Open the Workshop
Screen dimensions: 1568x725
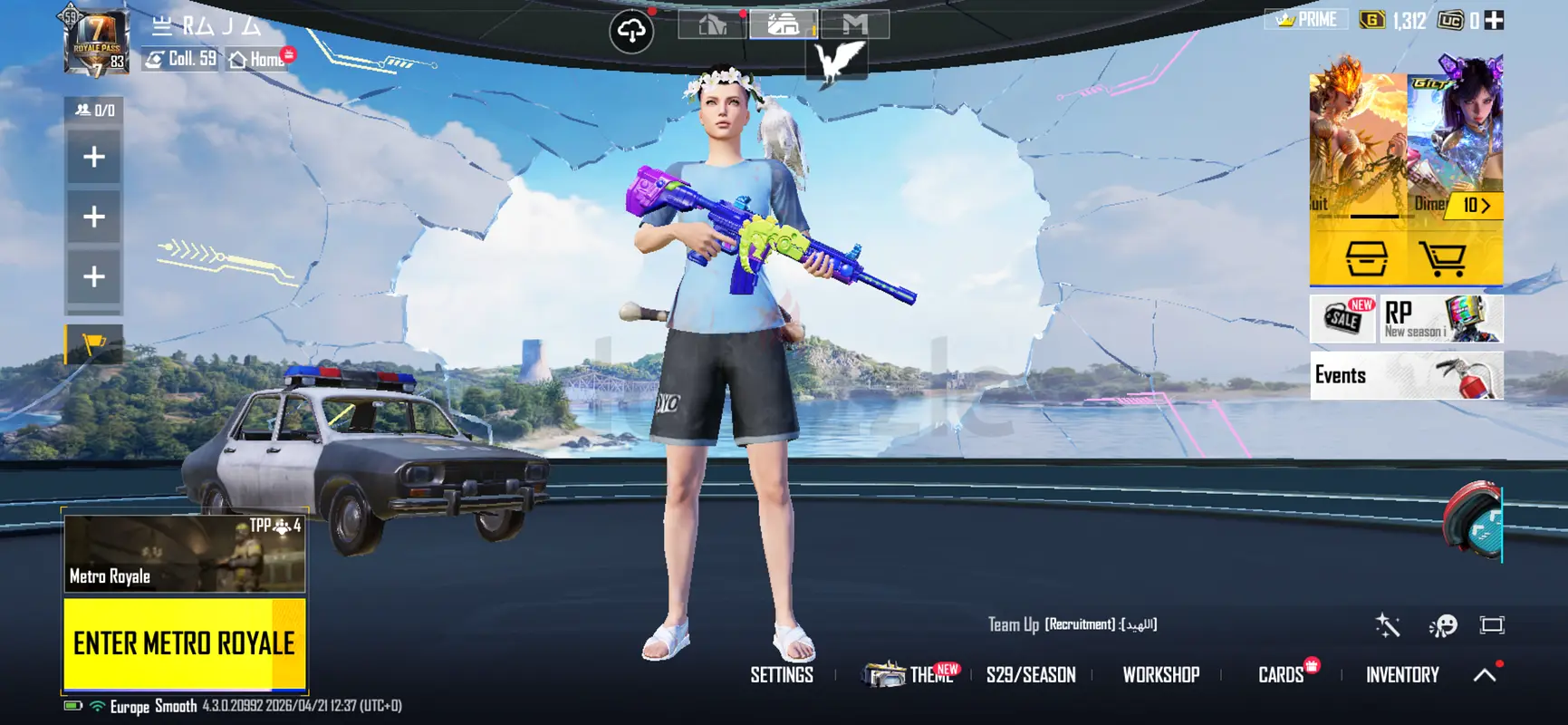(1160, 675)
